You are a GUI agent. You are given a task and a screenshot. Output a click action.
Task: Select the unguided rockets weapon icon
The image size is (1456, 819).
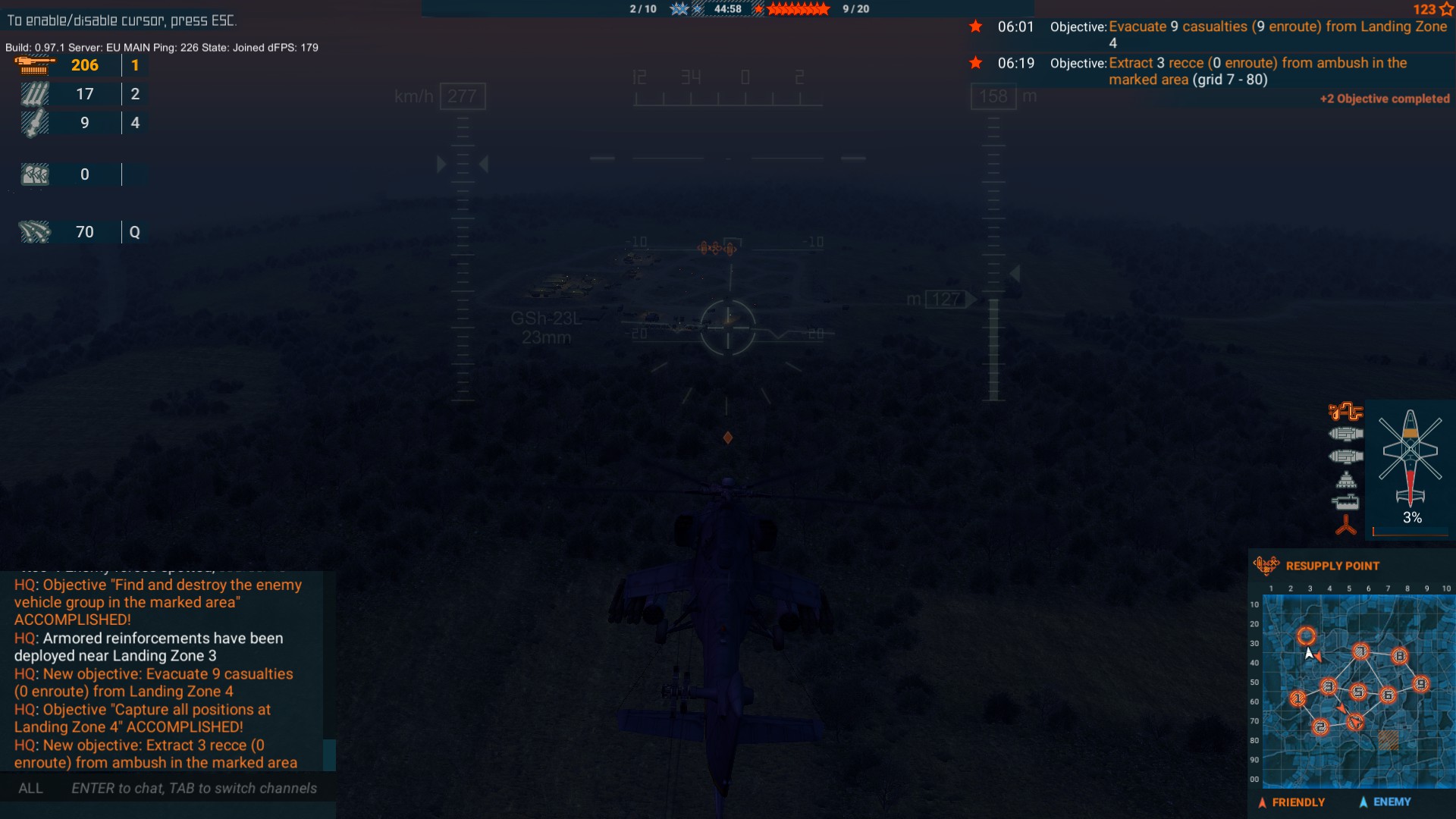(x=33, y=93)
